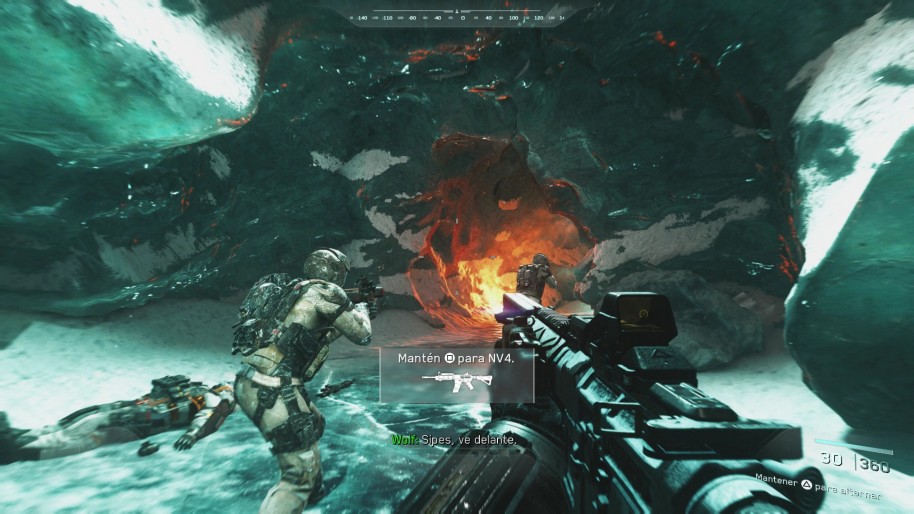Viewport: 914px width, 514px height.
Task: Select the NV4 rifle pickup icon
Action: 456,380
